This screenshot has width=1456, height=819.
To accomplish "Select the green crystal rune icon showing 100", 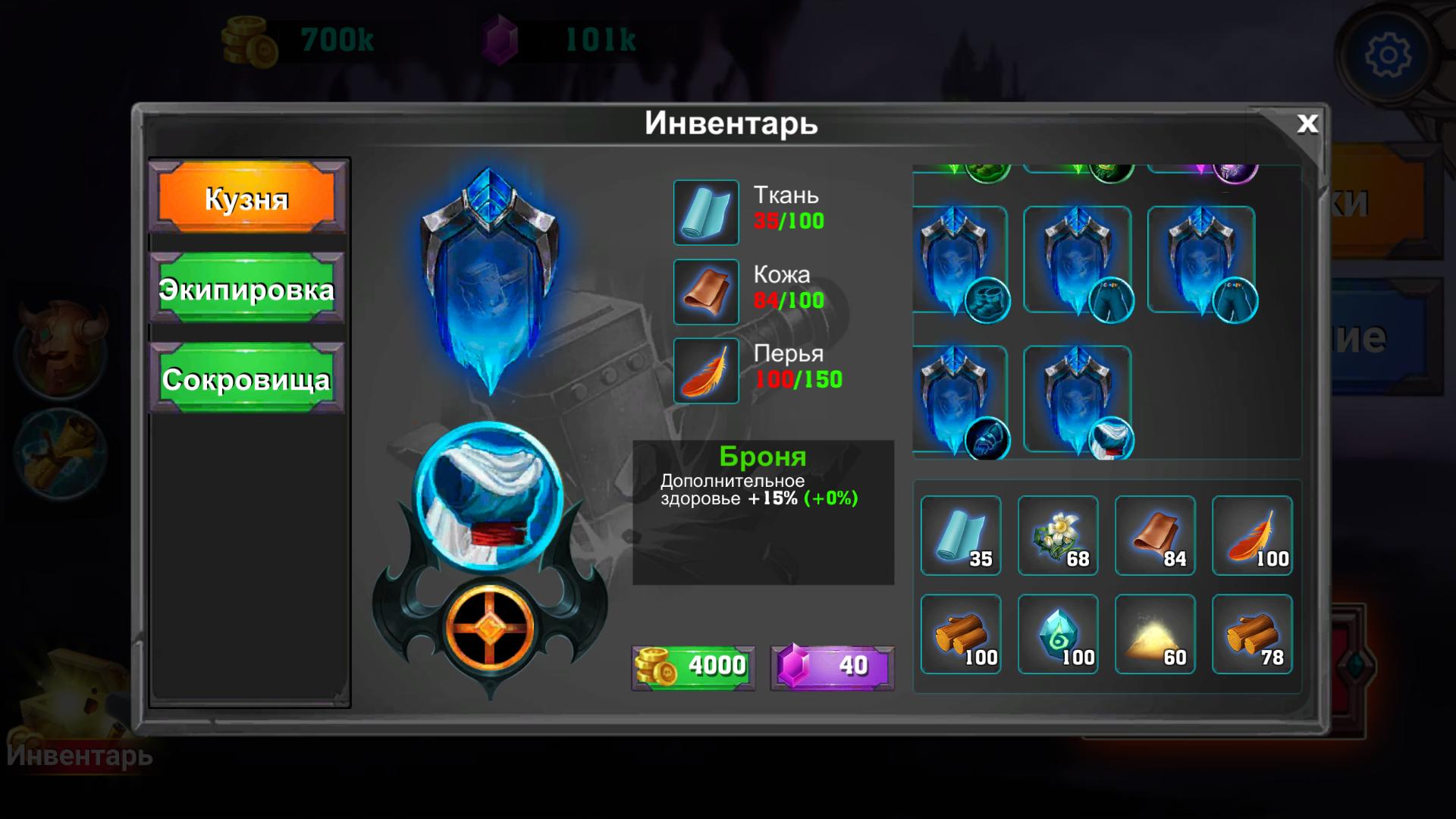I will [x=1058, y=635].
